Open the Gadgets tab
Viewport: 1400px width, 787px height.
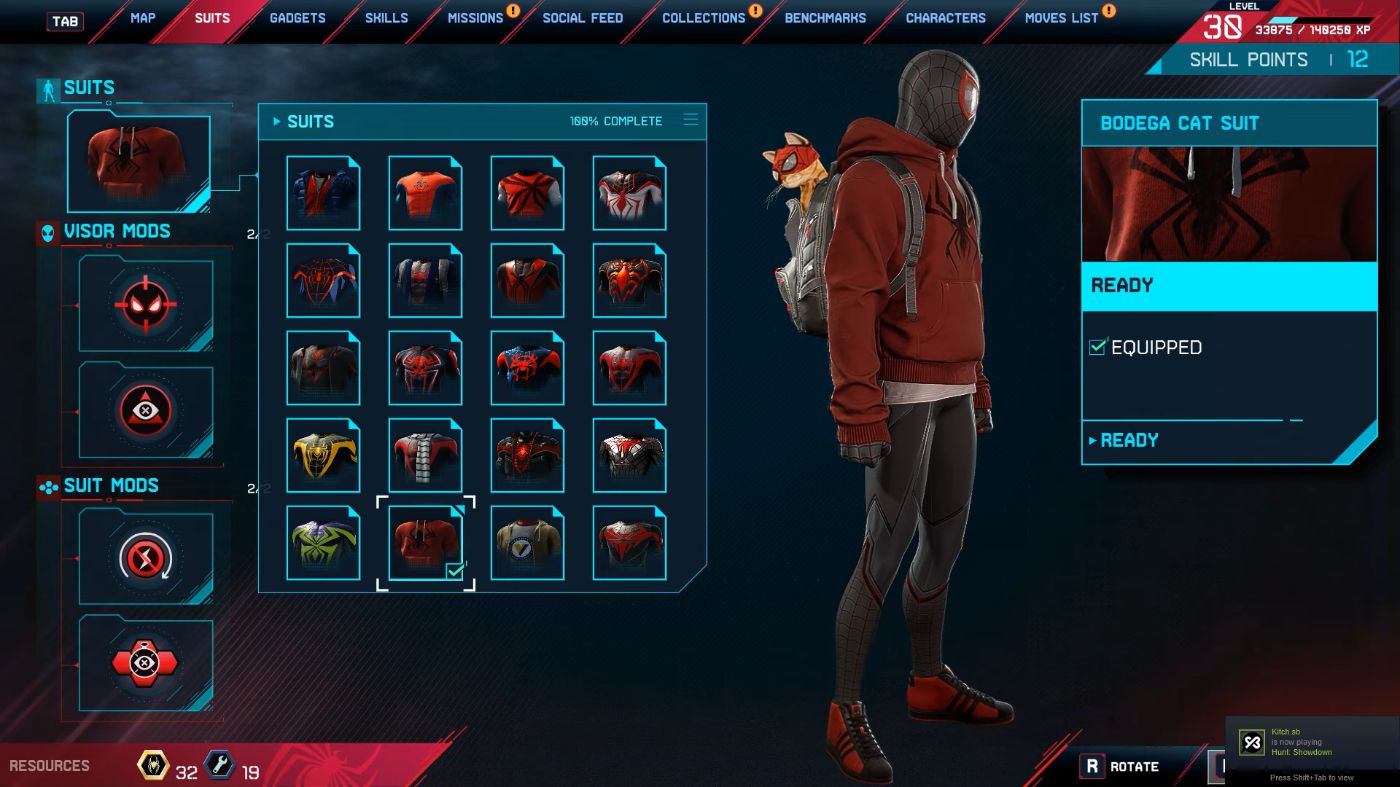[297, 18]
